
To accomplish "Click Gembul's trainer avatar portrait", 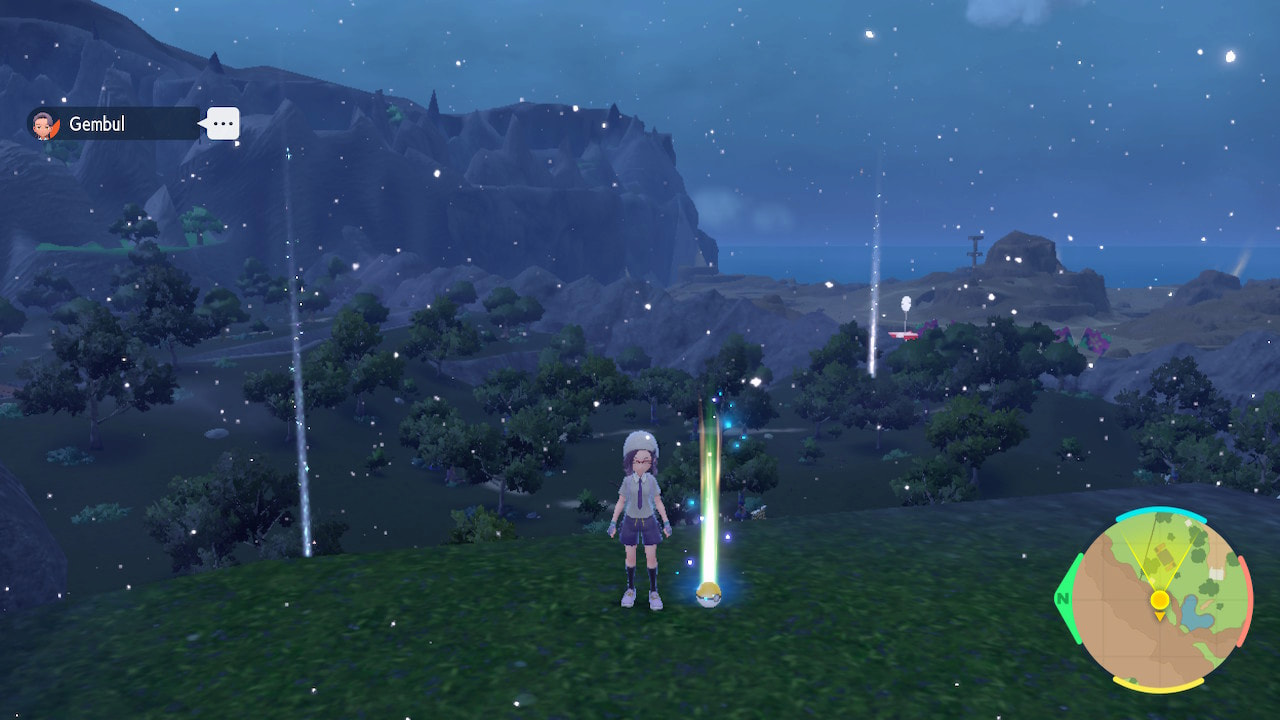I will coord(45,124).
